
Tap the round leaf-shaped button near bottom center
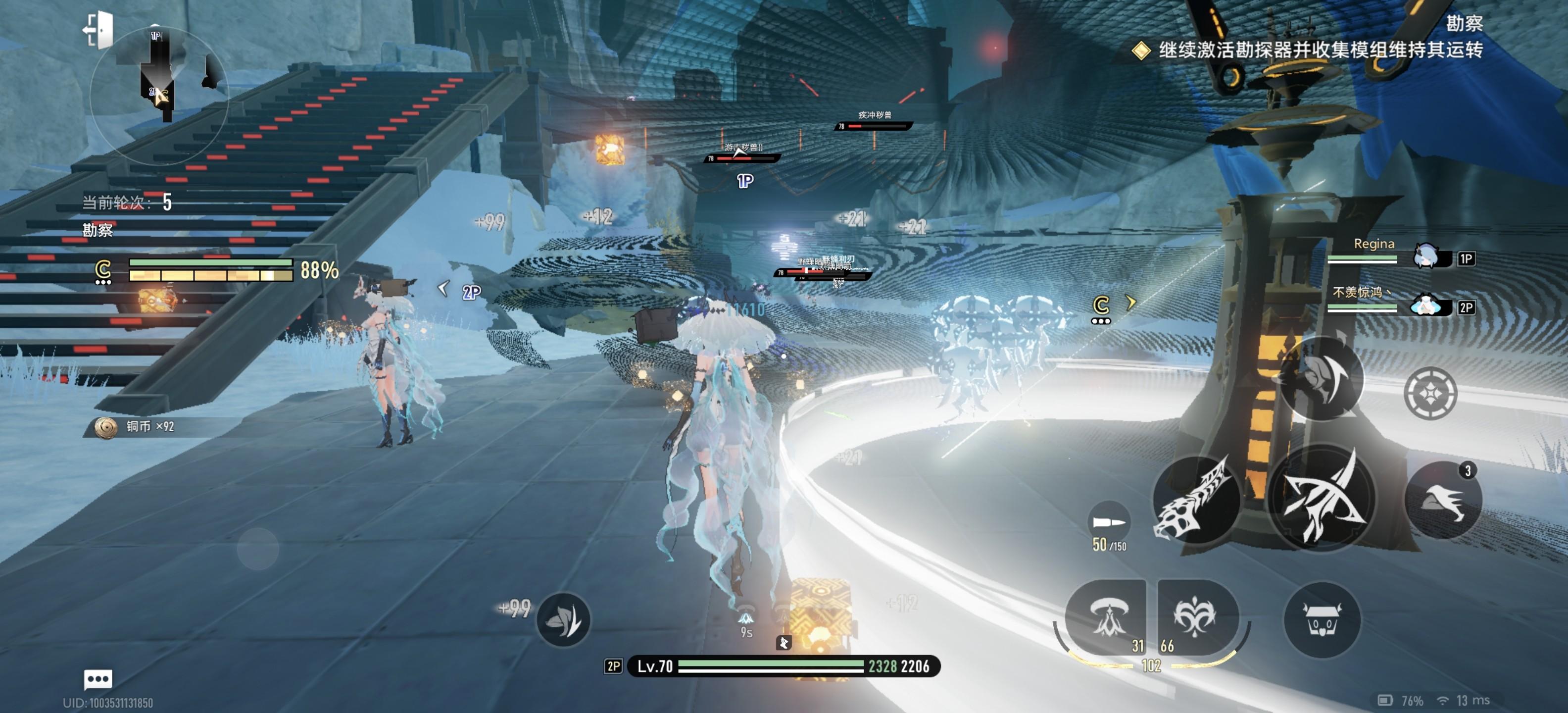563,619
